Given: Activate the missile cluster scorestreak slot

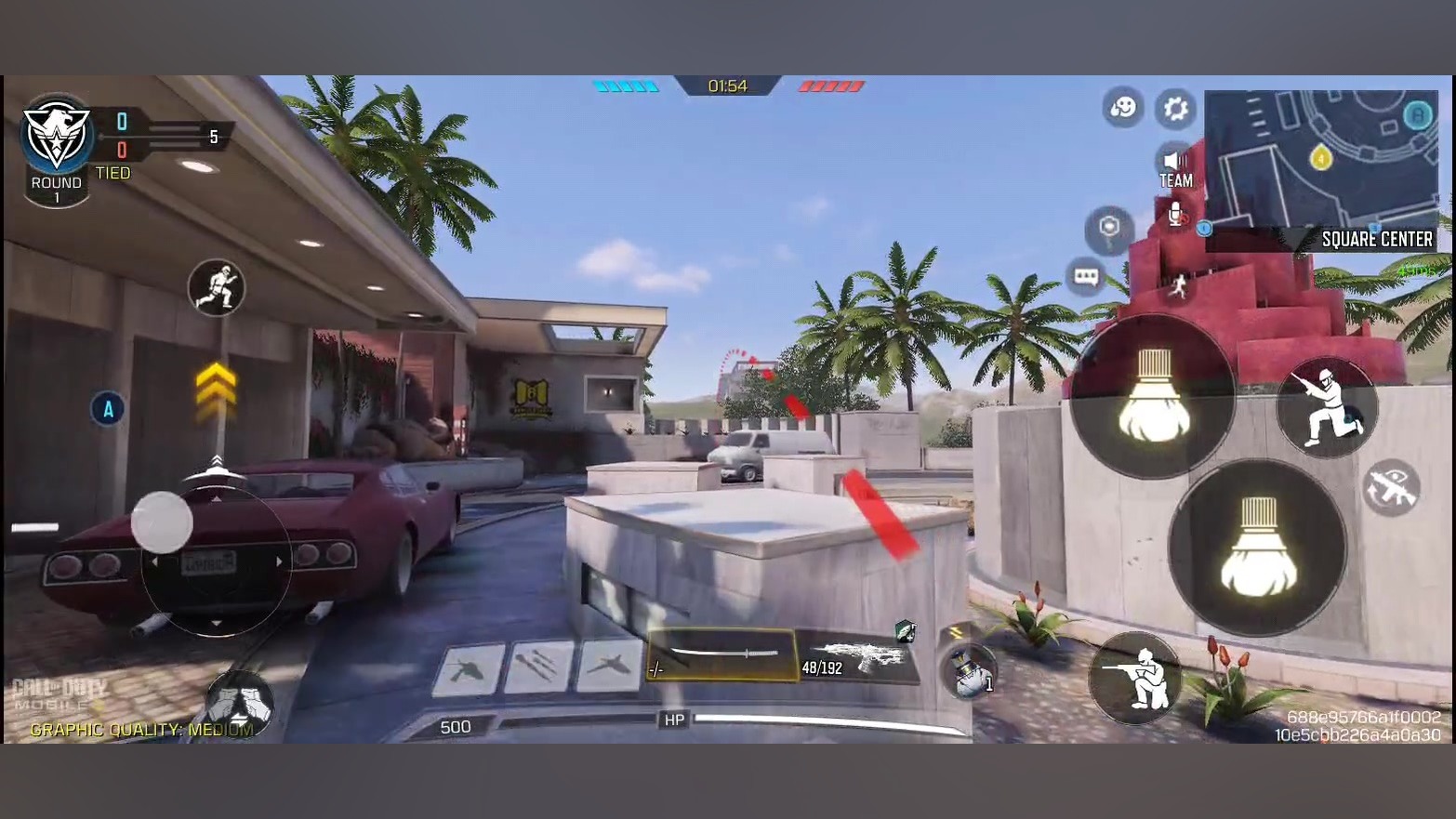Looking at the screenshot, I should [539, 667].
